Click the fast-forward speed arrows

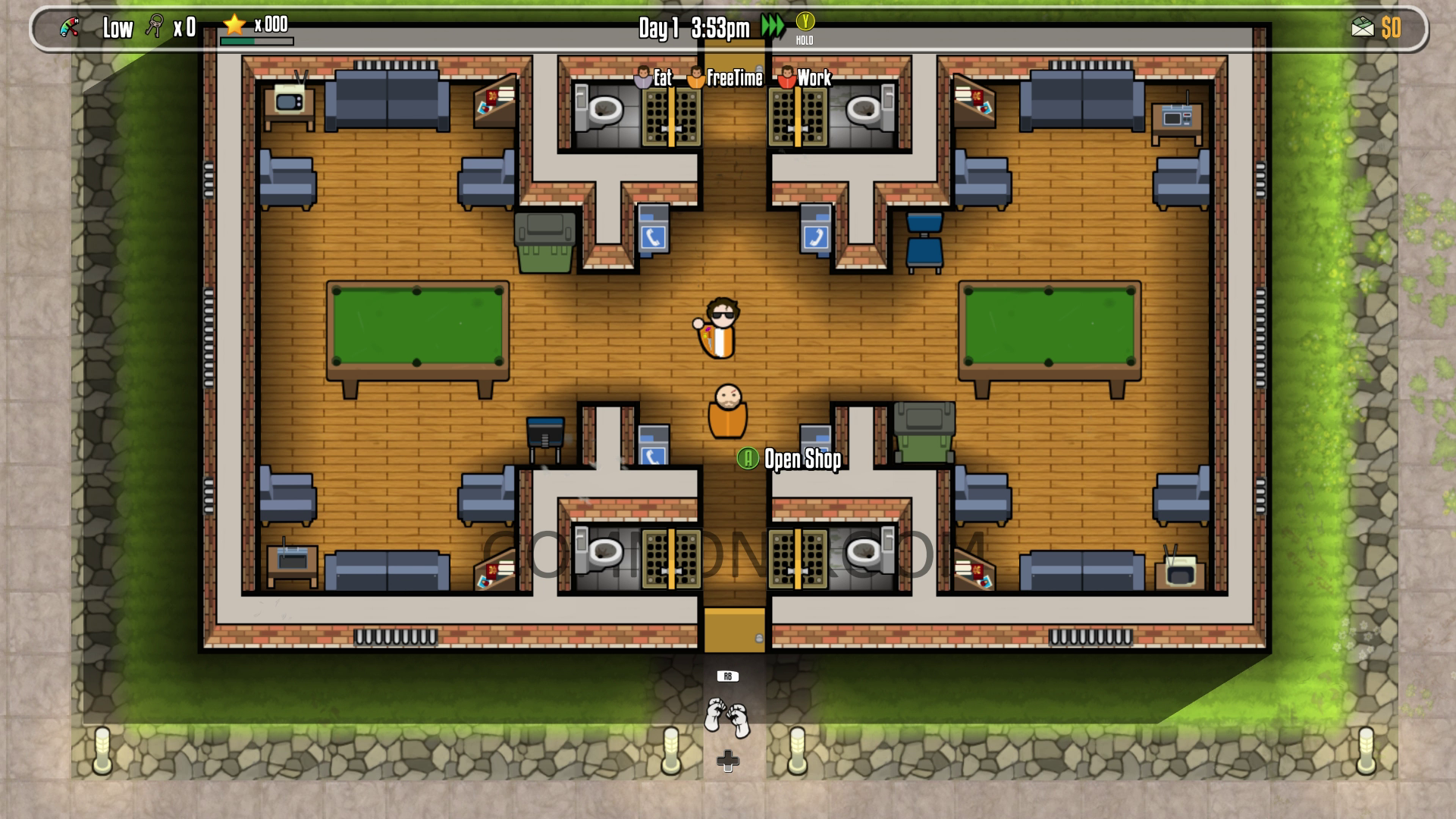772,24
